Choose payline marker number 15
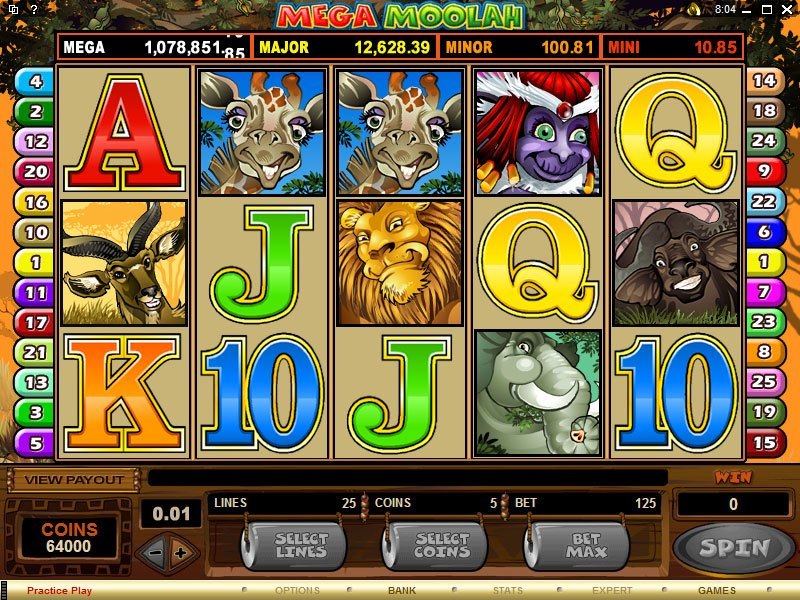 click(x=764, y=442)
